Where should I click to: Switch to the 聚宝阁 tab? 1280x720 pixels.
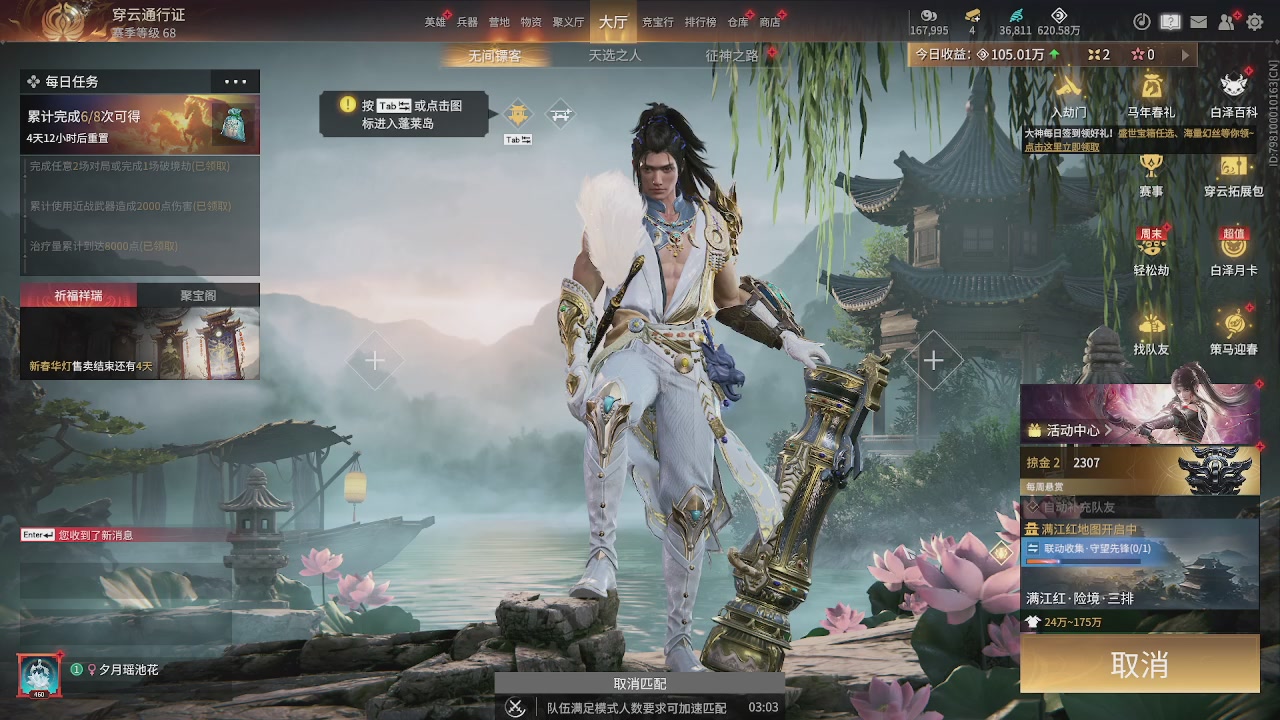199,294
